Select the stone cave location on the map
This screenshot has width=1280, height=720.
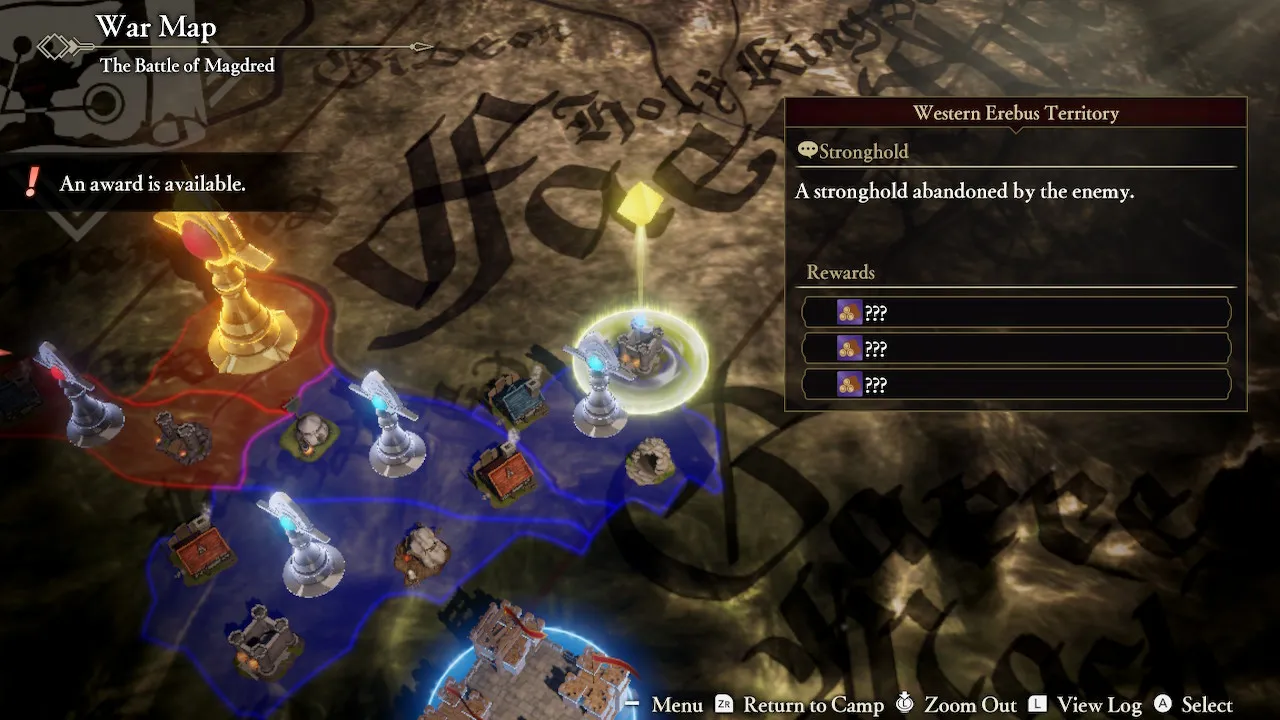click(648, 462)
